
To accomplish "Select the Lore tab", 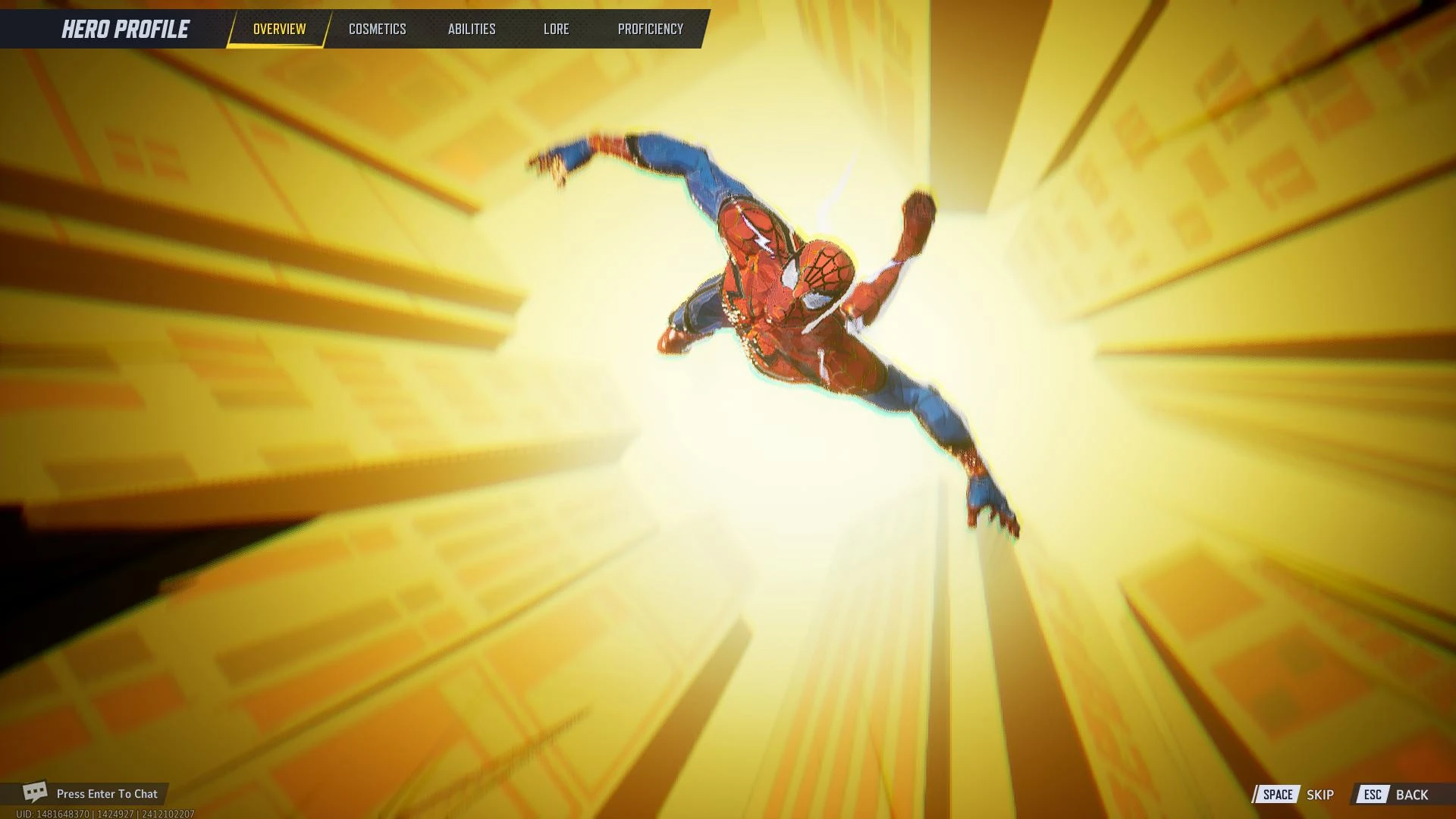I will [x=557, y=29].
